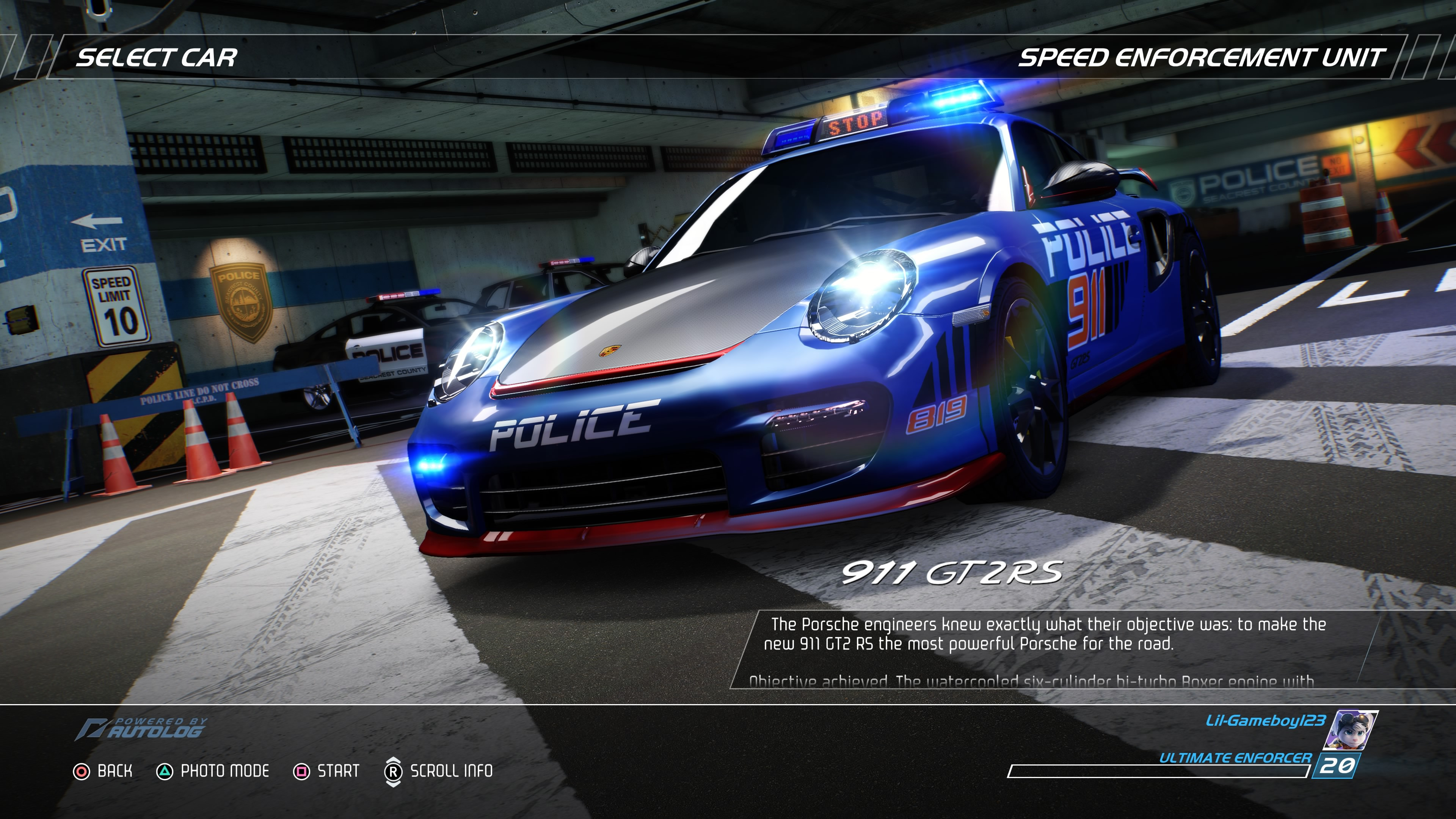Click the Powered by Autolog logo
The height and width of the screenshot is (819, 1456).
141,728
